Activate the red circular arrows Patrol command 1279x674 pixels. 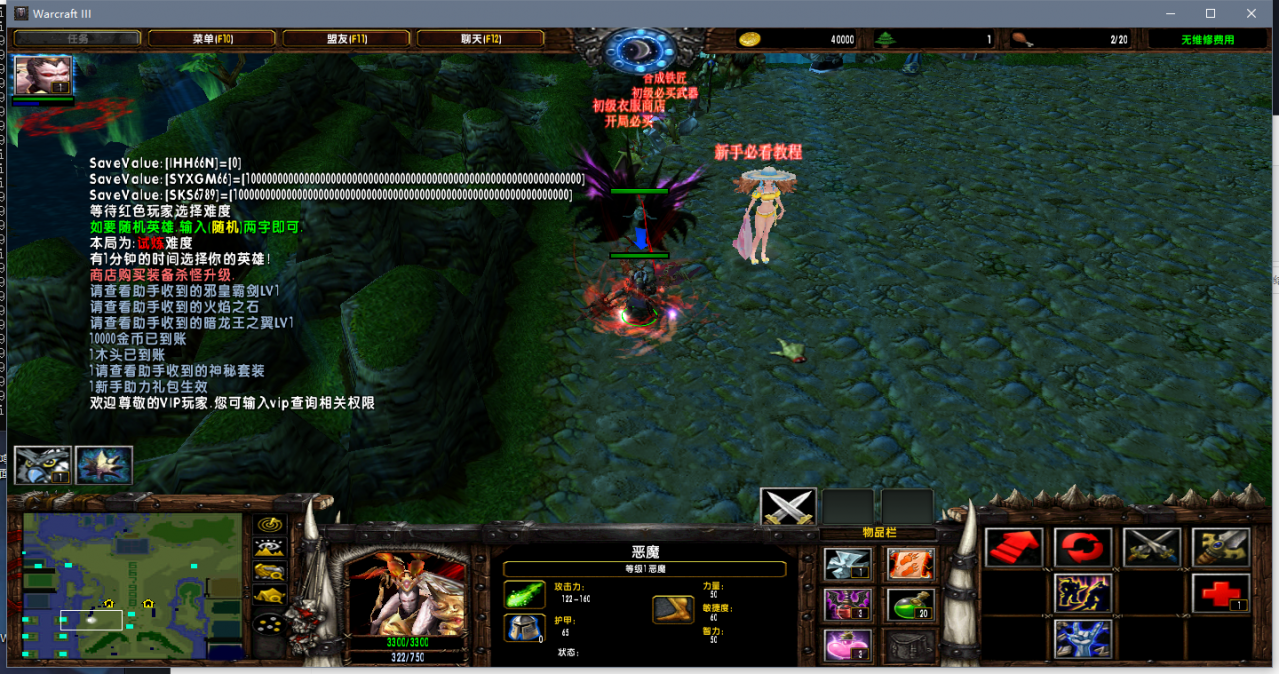click(1083, 548)
